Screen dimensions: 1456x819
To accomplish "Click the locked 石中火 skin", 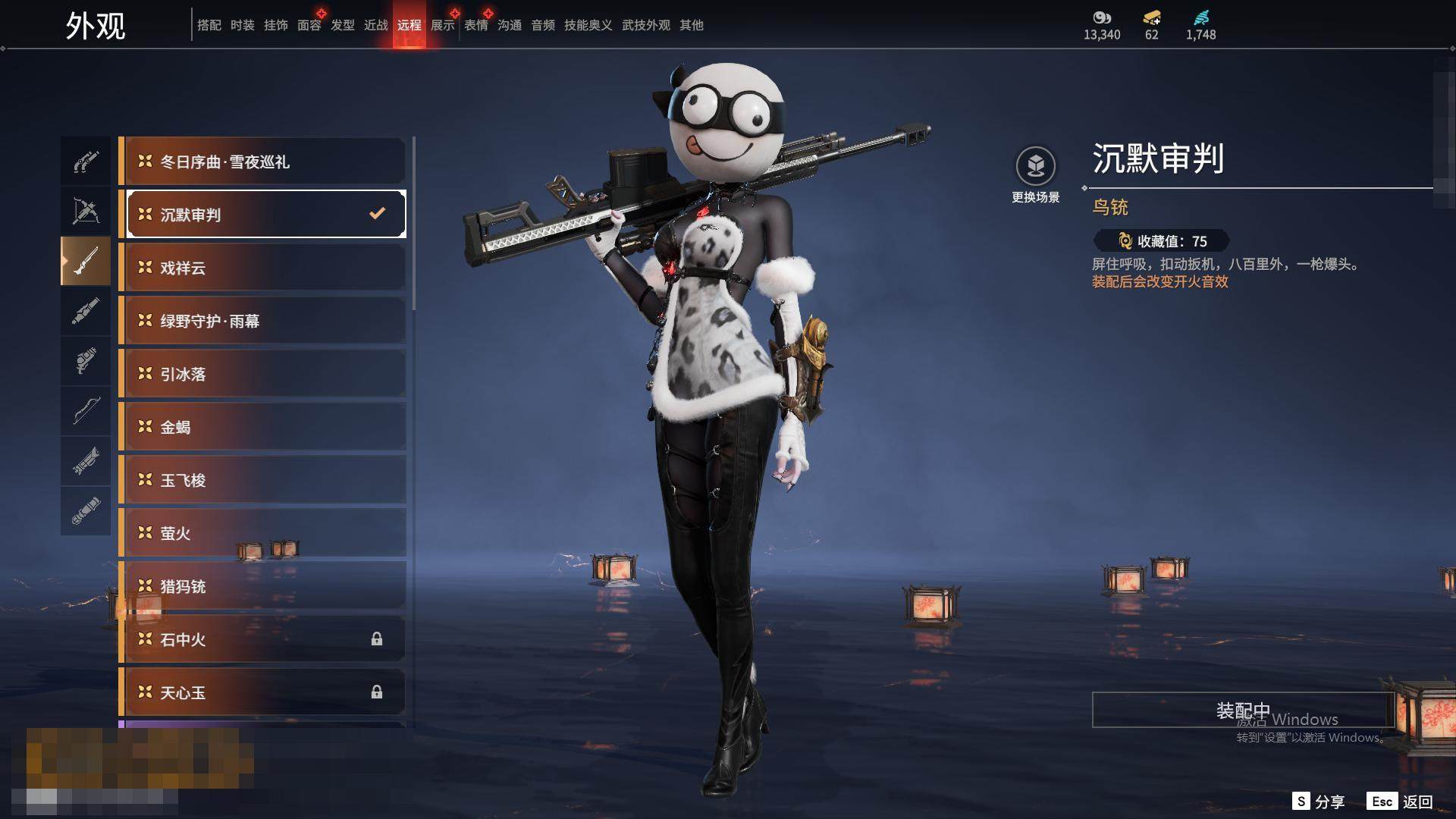I will (265, 639).
